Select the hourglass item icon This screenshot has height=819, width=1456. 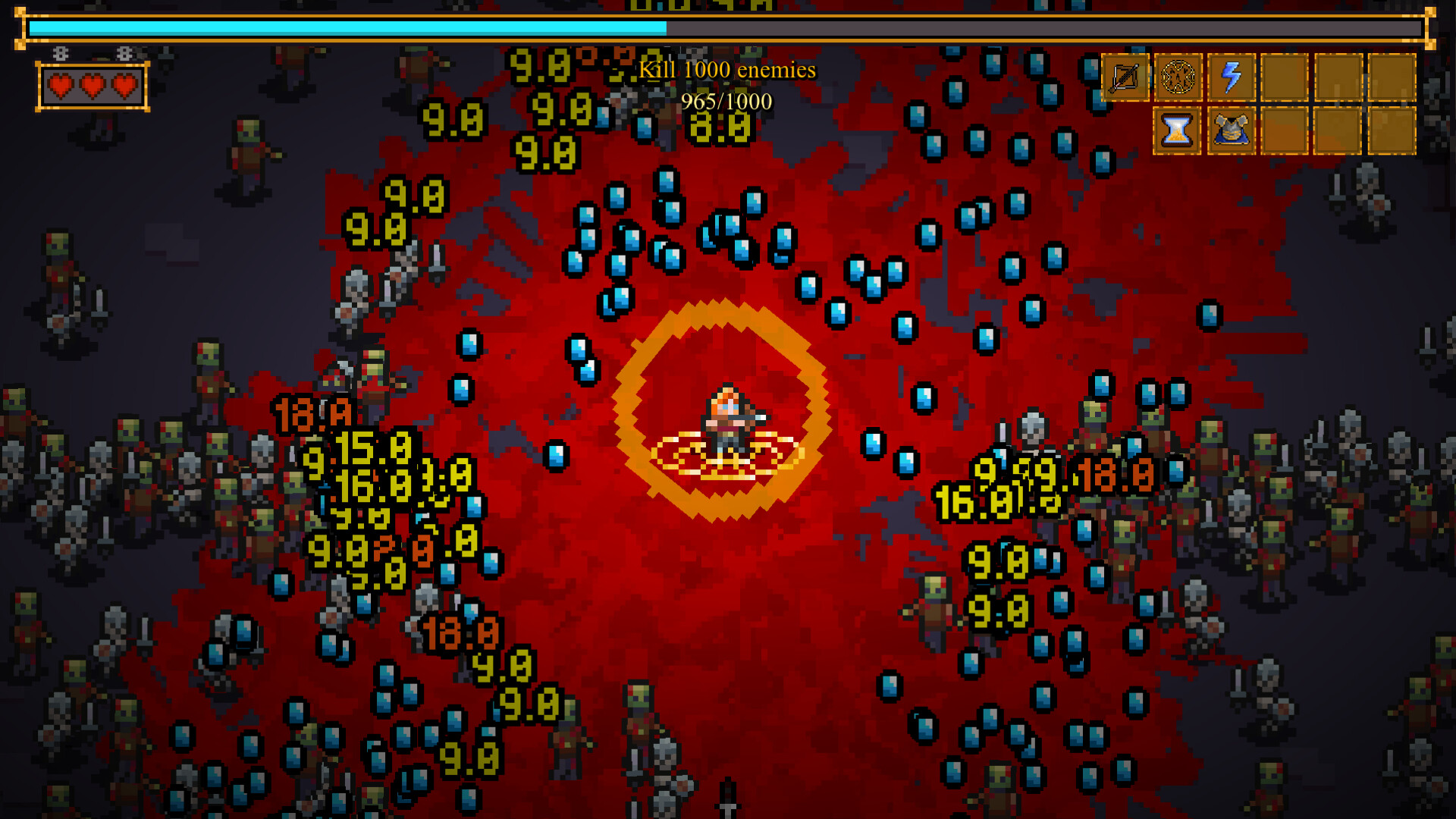coord(1177,131)
